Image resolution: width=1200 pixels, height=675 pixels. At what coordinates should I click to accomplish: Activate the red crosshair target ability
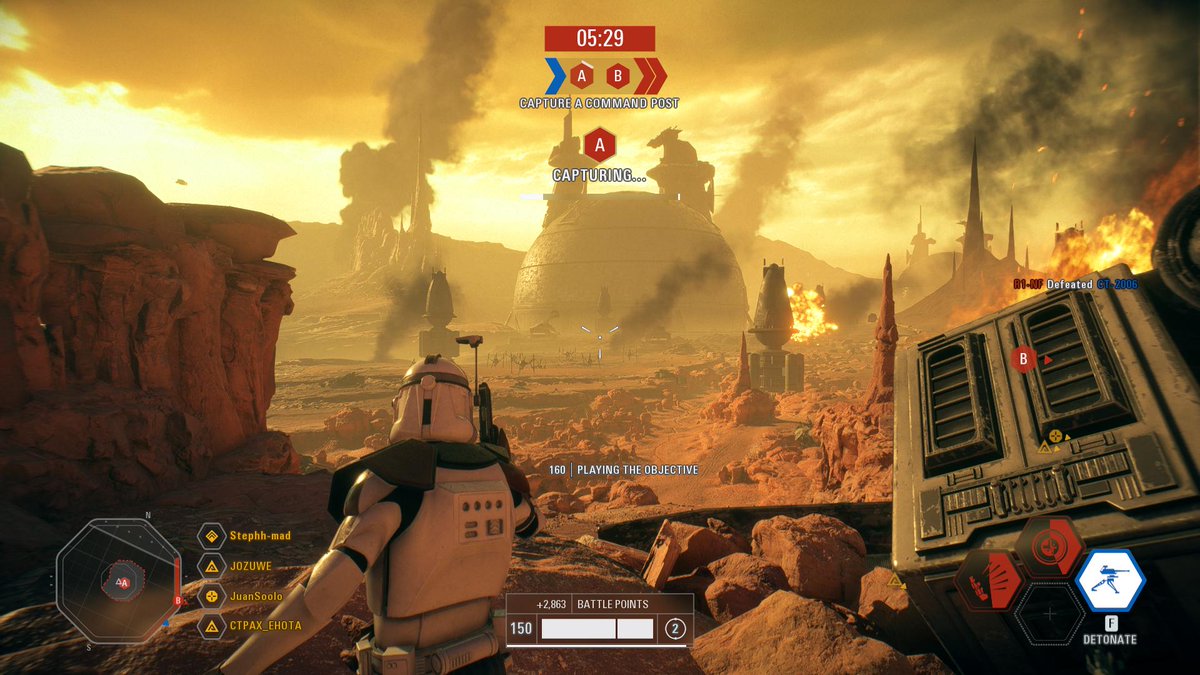click(x=1049, y=547)
